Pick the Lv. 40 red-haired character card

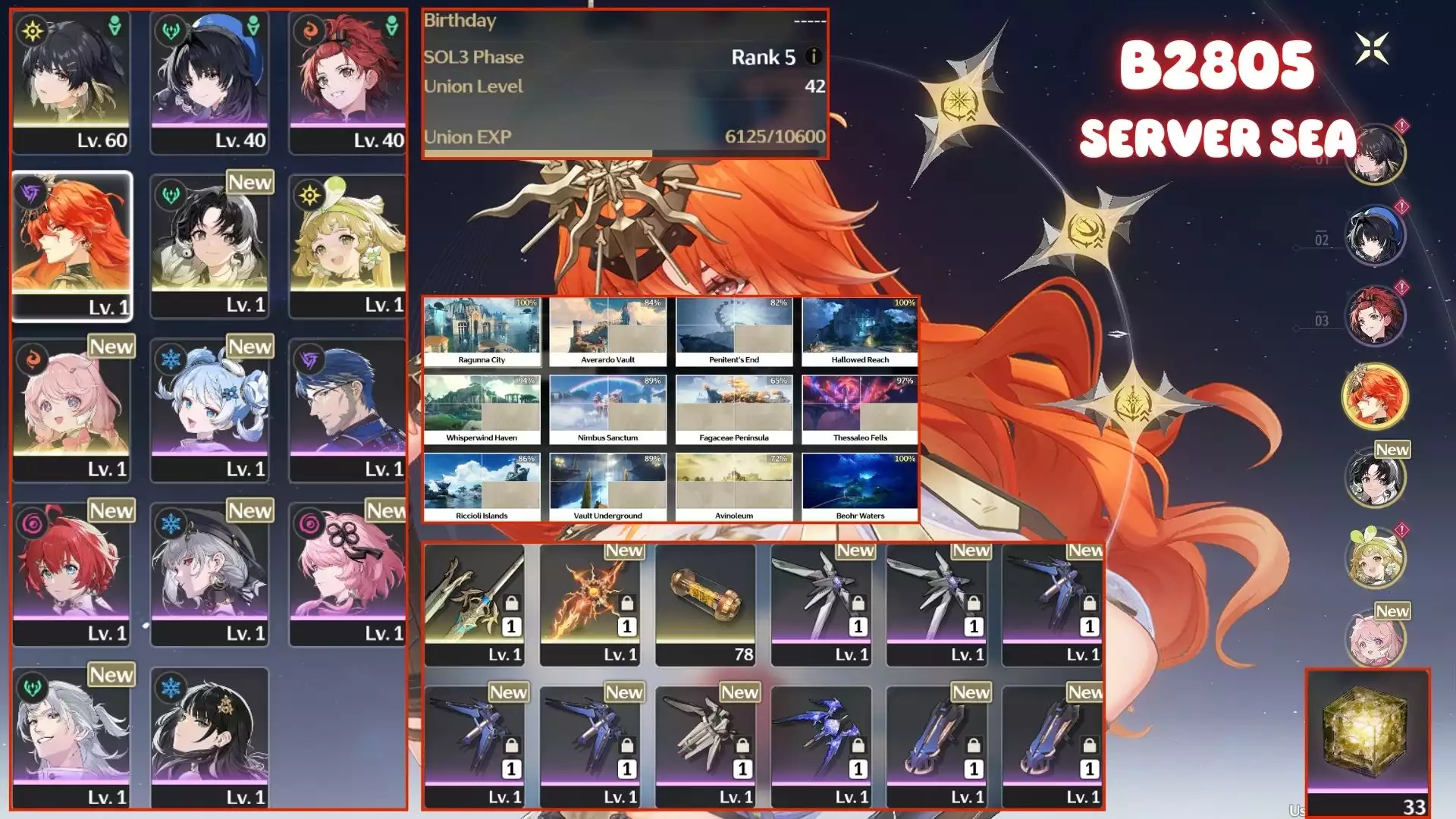347,82
